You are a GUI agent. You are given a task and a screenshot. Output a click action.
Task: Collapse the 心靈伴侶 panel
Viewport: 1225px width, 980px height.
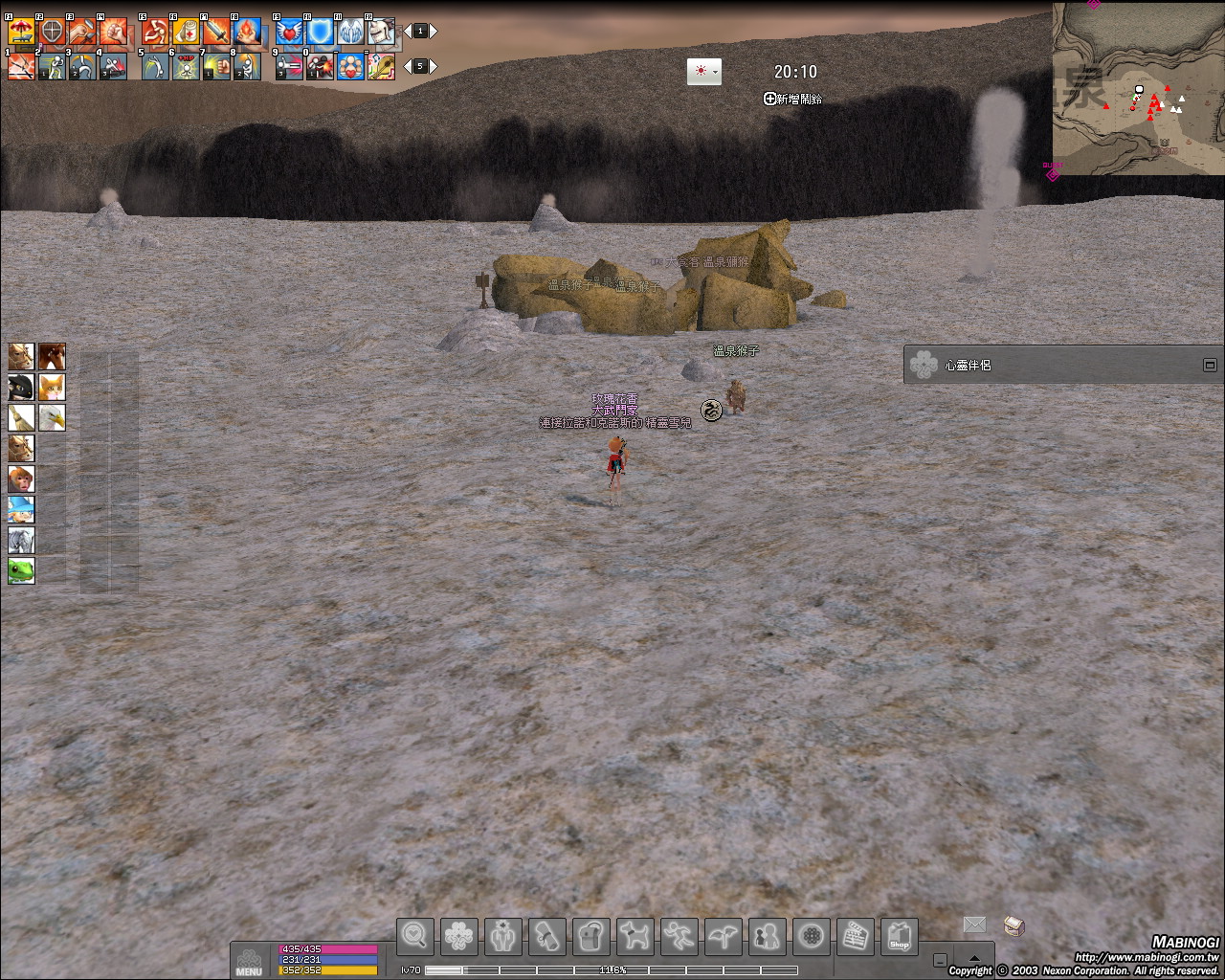[1210, 365]
